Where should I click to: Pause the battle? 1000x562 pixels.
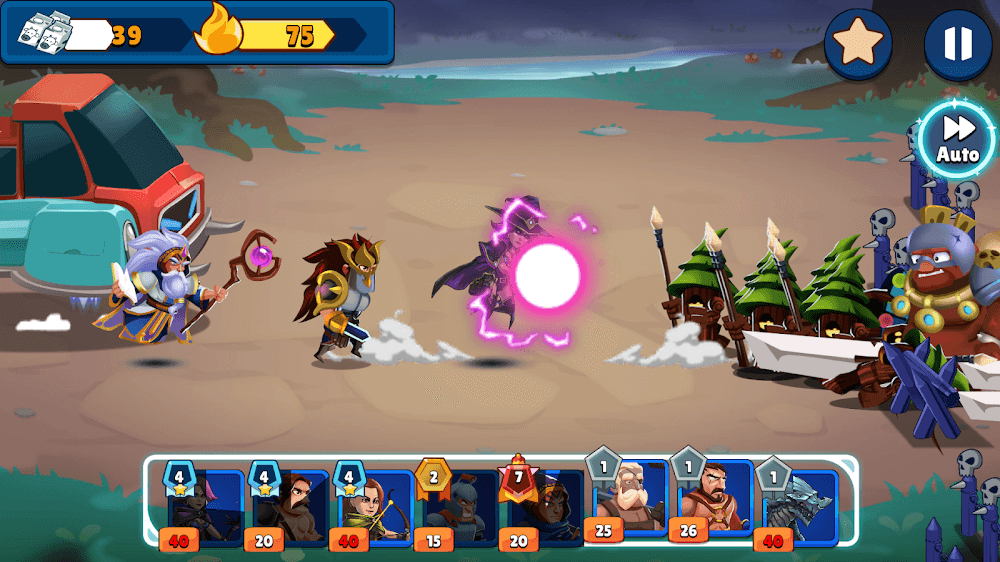point(957,43)
